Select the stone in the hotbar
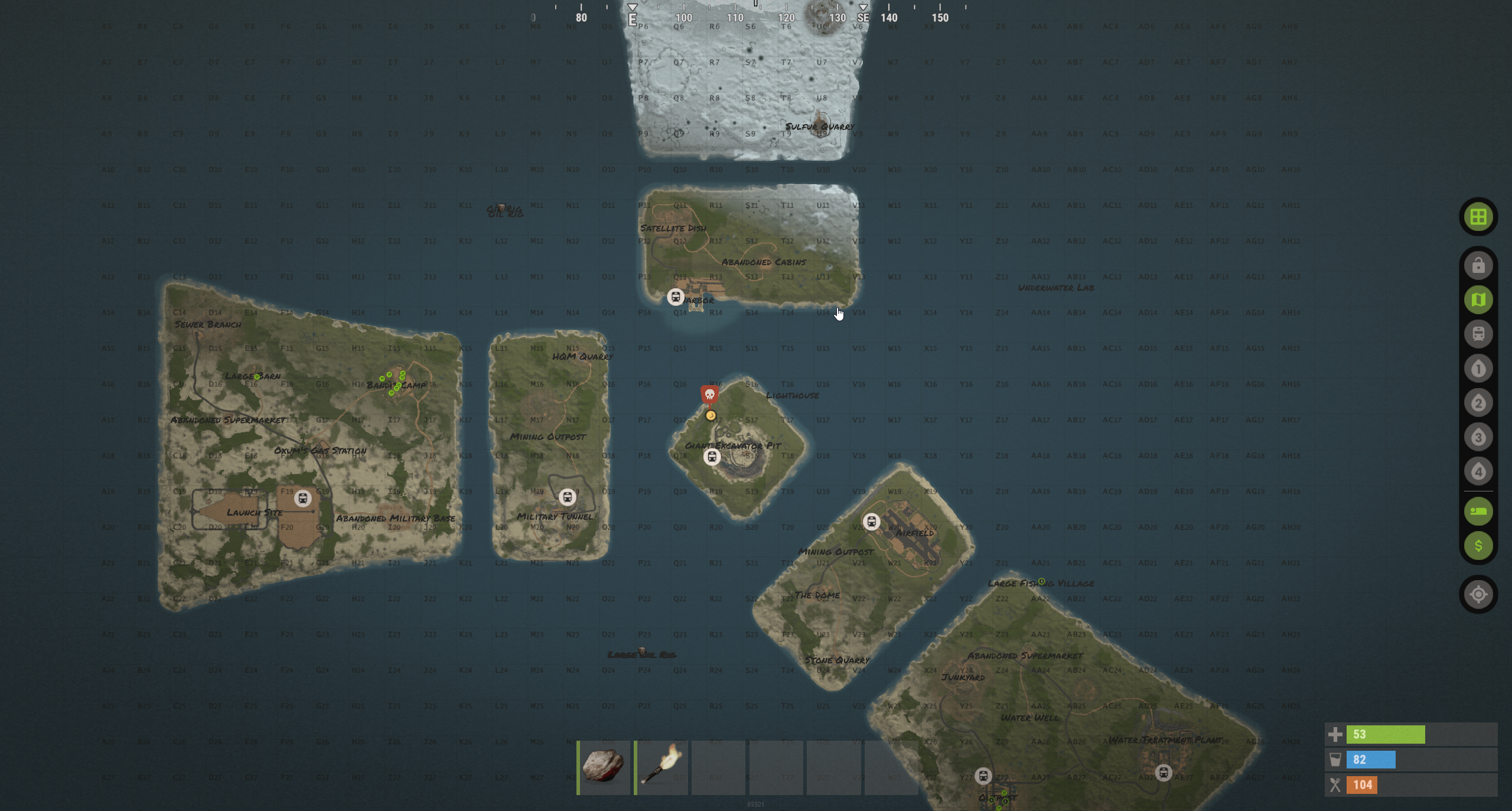This screenshot has width=1512, height=811. 603,766
